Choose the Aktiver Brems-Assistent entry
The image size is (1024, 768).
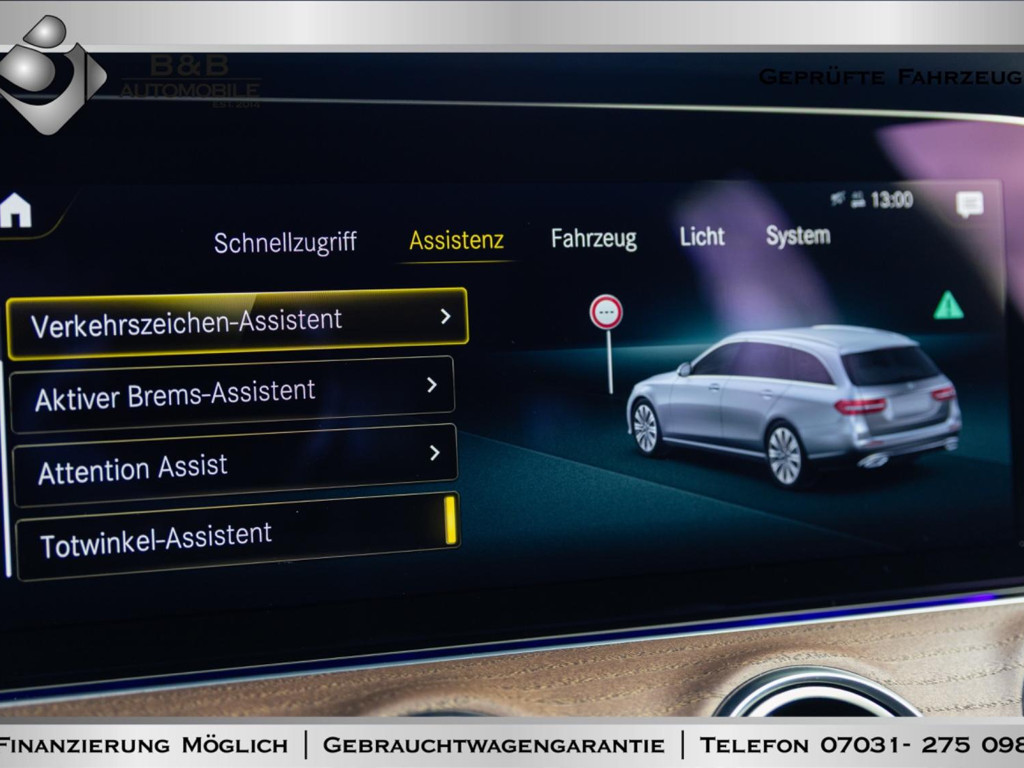[x=233, y=394]
